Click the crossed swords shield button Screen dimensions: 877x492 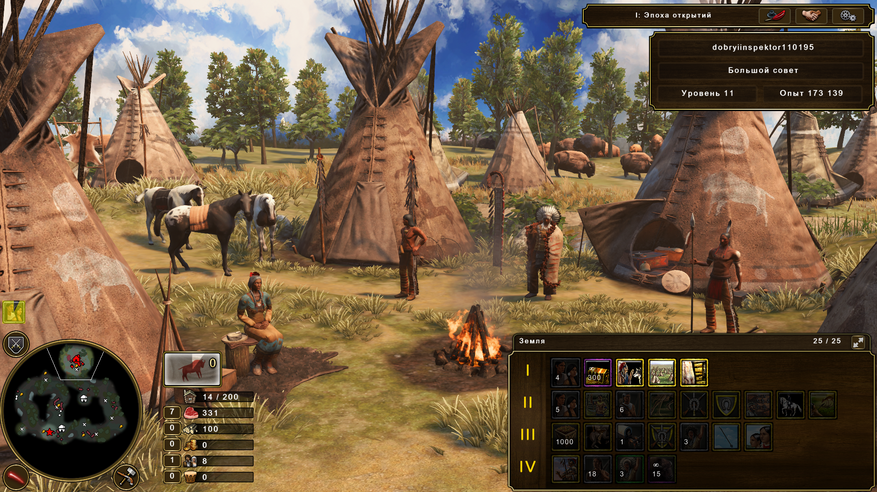coord(15,345)
